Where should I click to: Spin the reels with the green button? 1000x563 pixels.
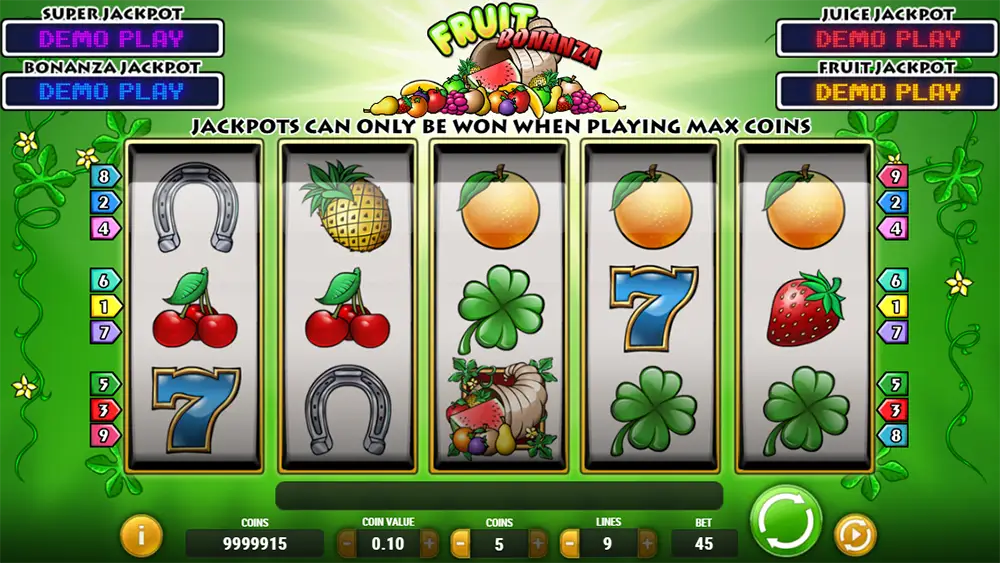pos(785,520)
